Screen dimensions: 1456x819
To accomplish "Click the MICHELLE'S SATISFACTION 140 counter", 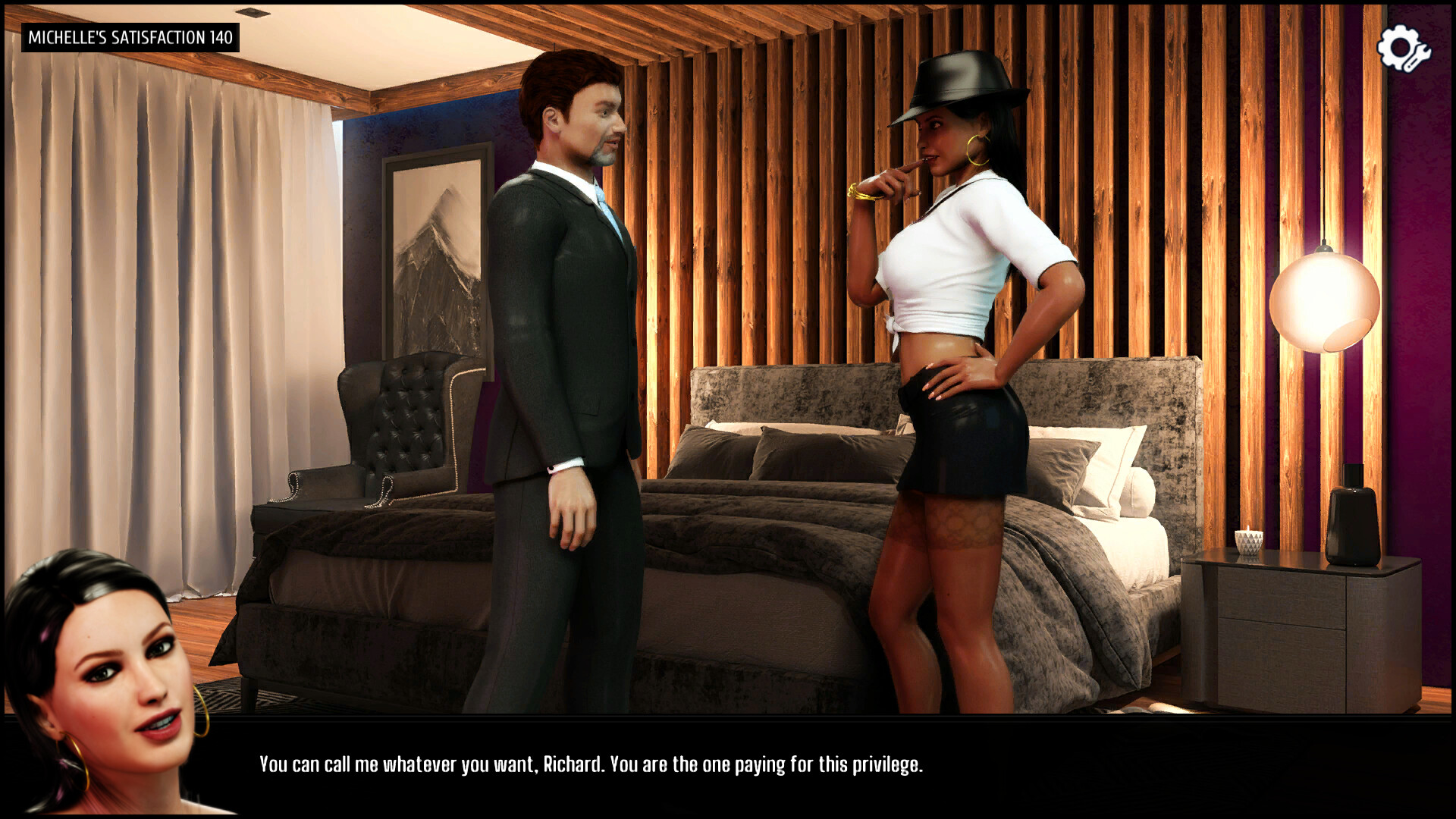I will coord(129,36).
